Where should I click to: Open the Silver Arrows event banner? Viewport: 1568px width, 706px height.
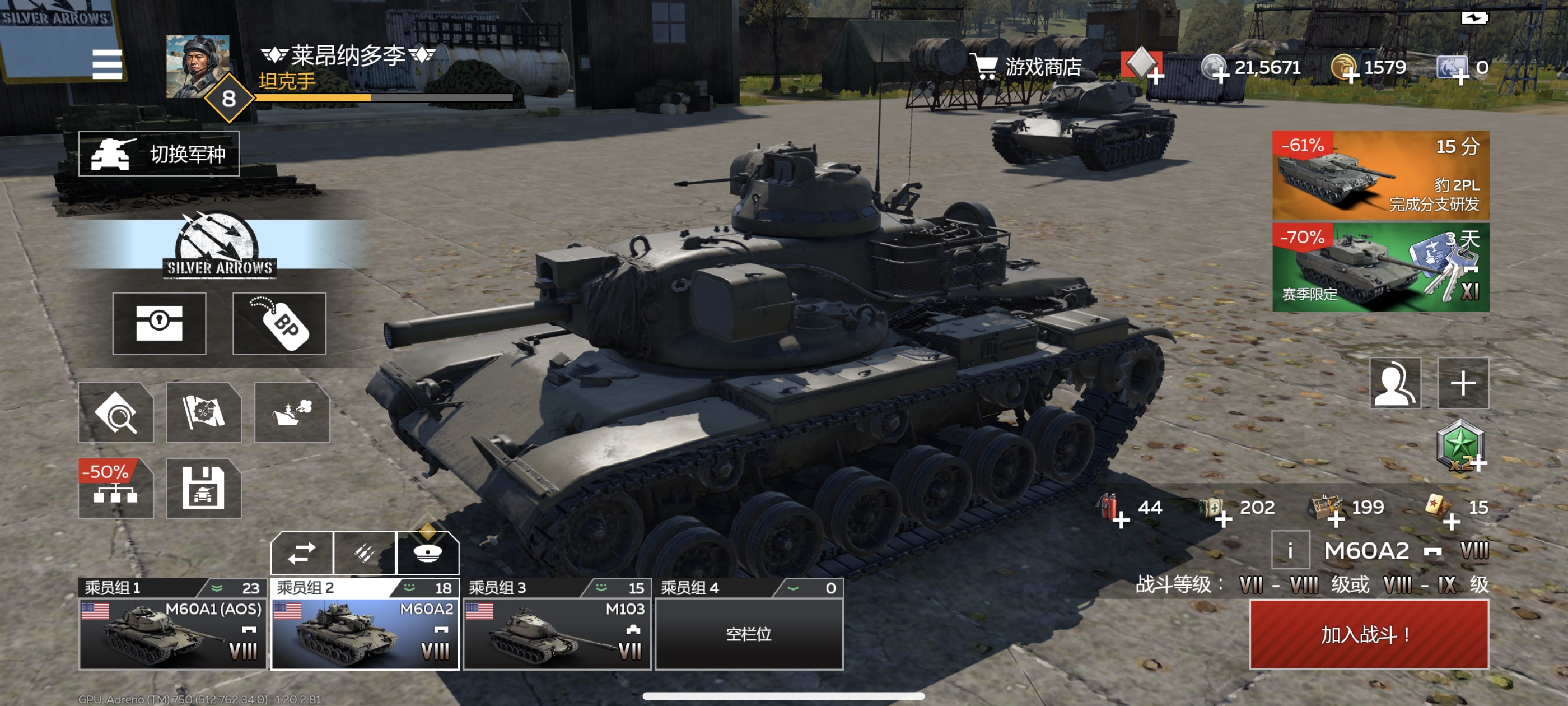tap(220, 245)
